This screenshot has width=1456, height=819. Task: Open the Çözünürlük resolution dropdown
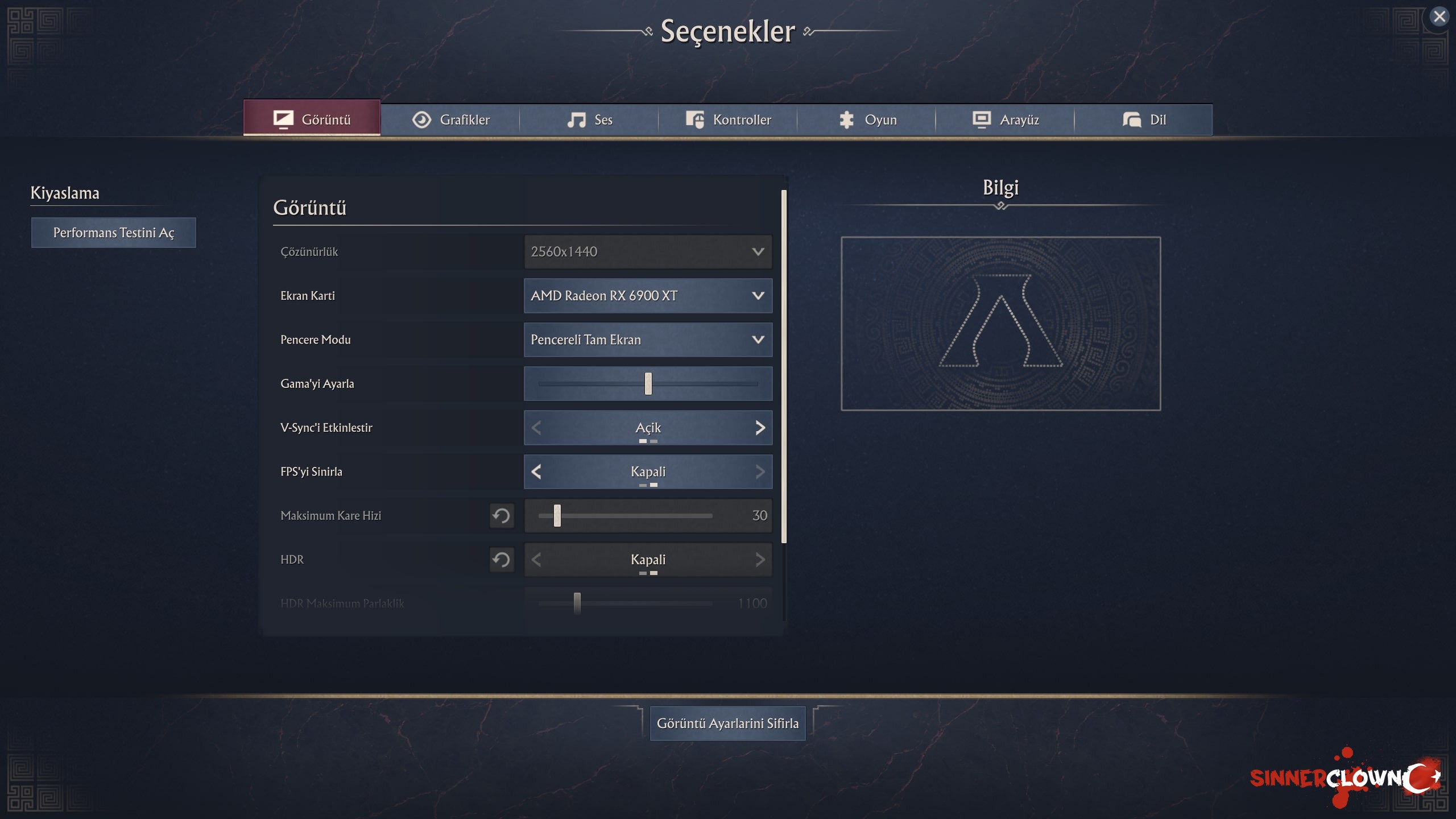(648, 252)
